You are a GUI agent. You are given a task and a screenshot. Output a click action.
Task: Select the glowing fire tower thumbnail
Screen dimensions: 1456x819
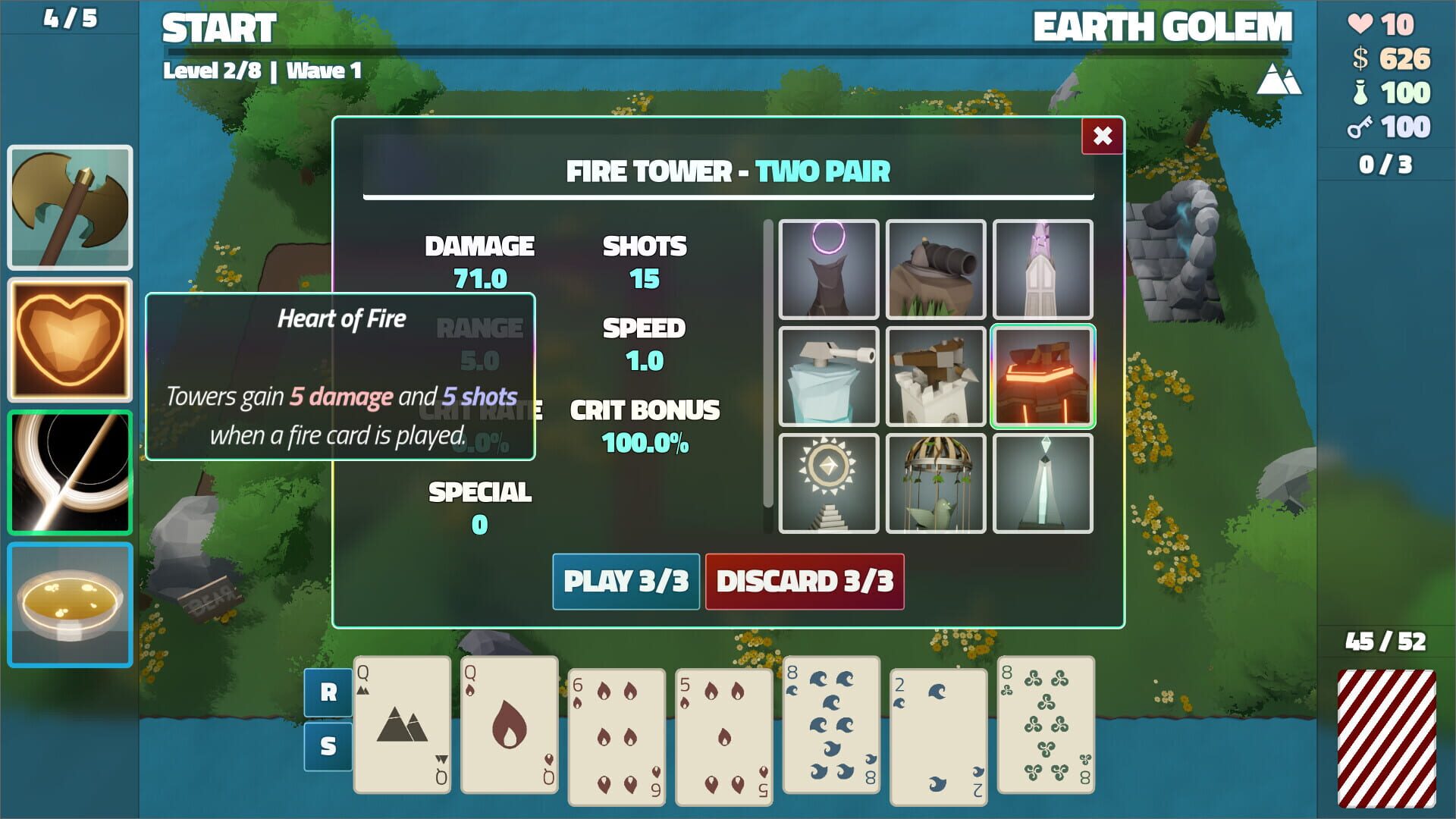point(1043,375)
